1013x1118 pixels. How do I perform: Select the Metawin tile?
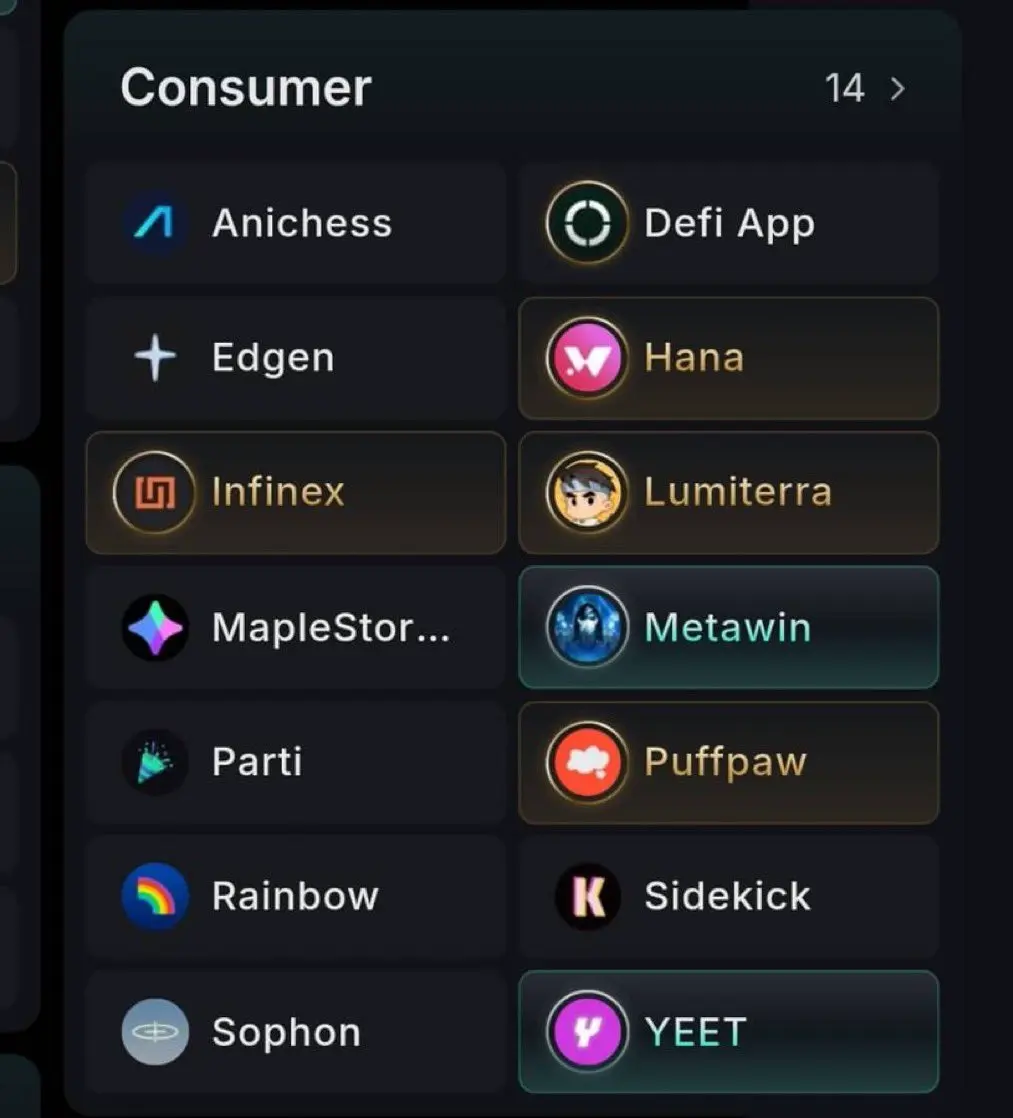[x=728, y=628]
